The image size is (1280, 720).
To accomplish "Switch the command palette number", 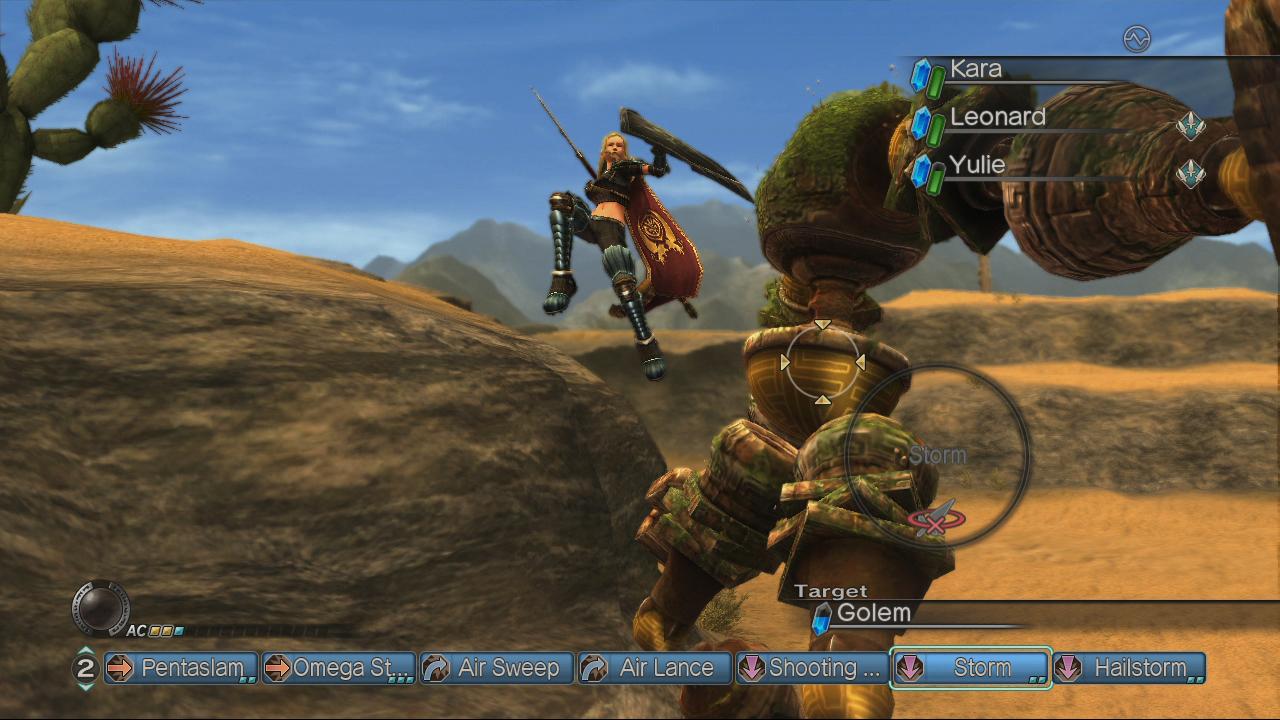I will click(x=86, y=668).
